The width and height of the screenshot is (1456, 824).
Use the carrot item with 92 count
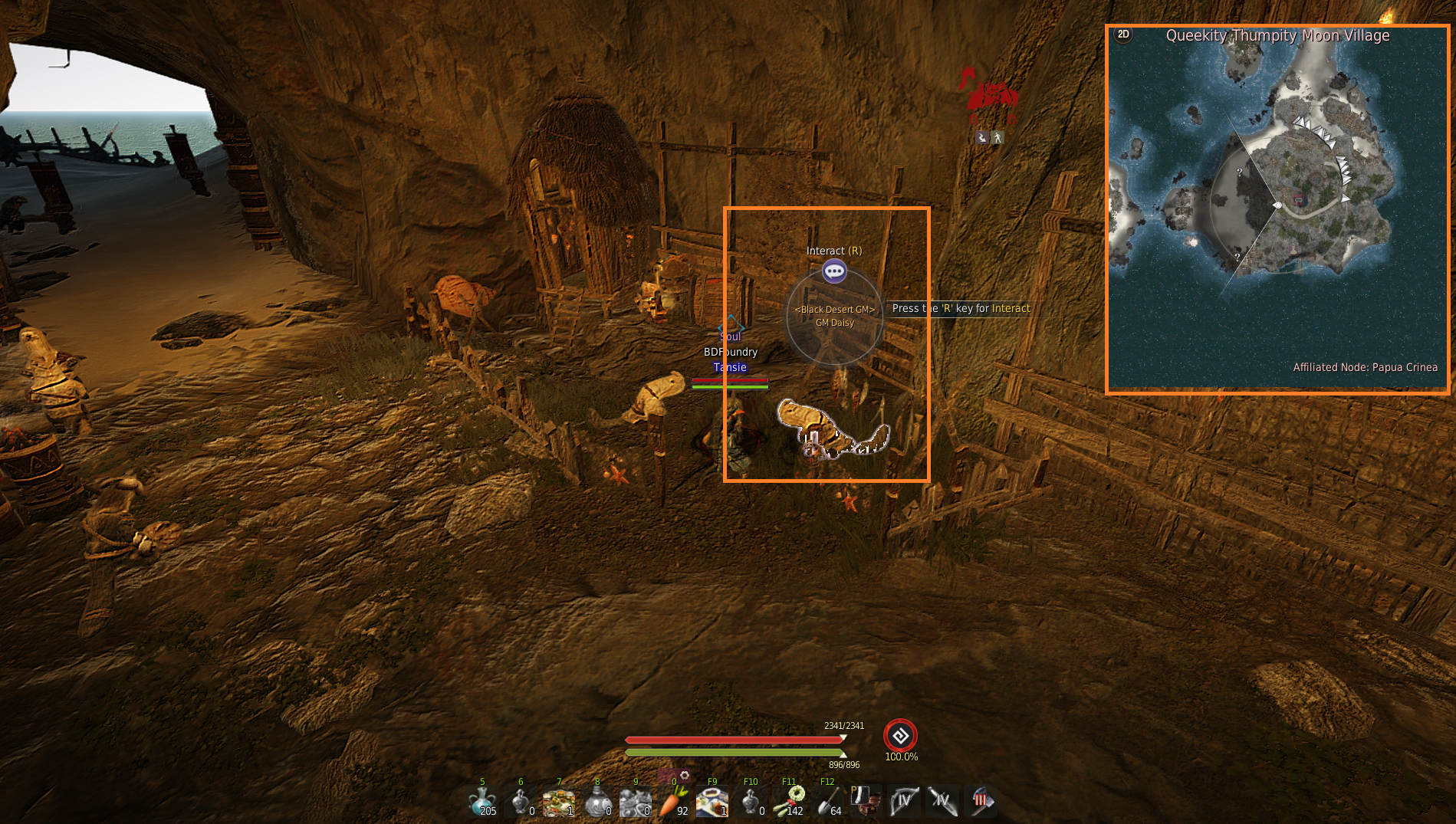pos(672,802)
